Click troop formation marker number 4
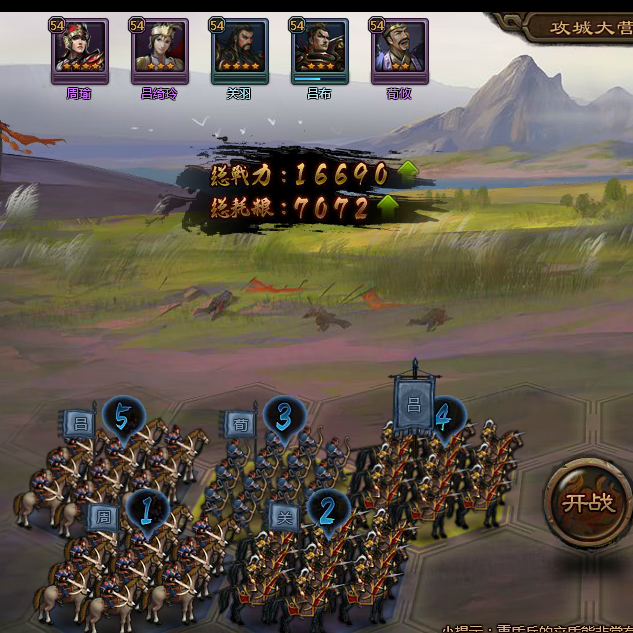The image size is (633, 633). tap(444, 416)
